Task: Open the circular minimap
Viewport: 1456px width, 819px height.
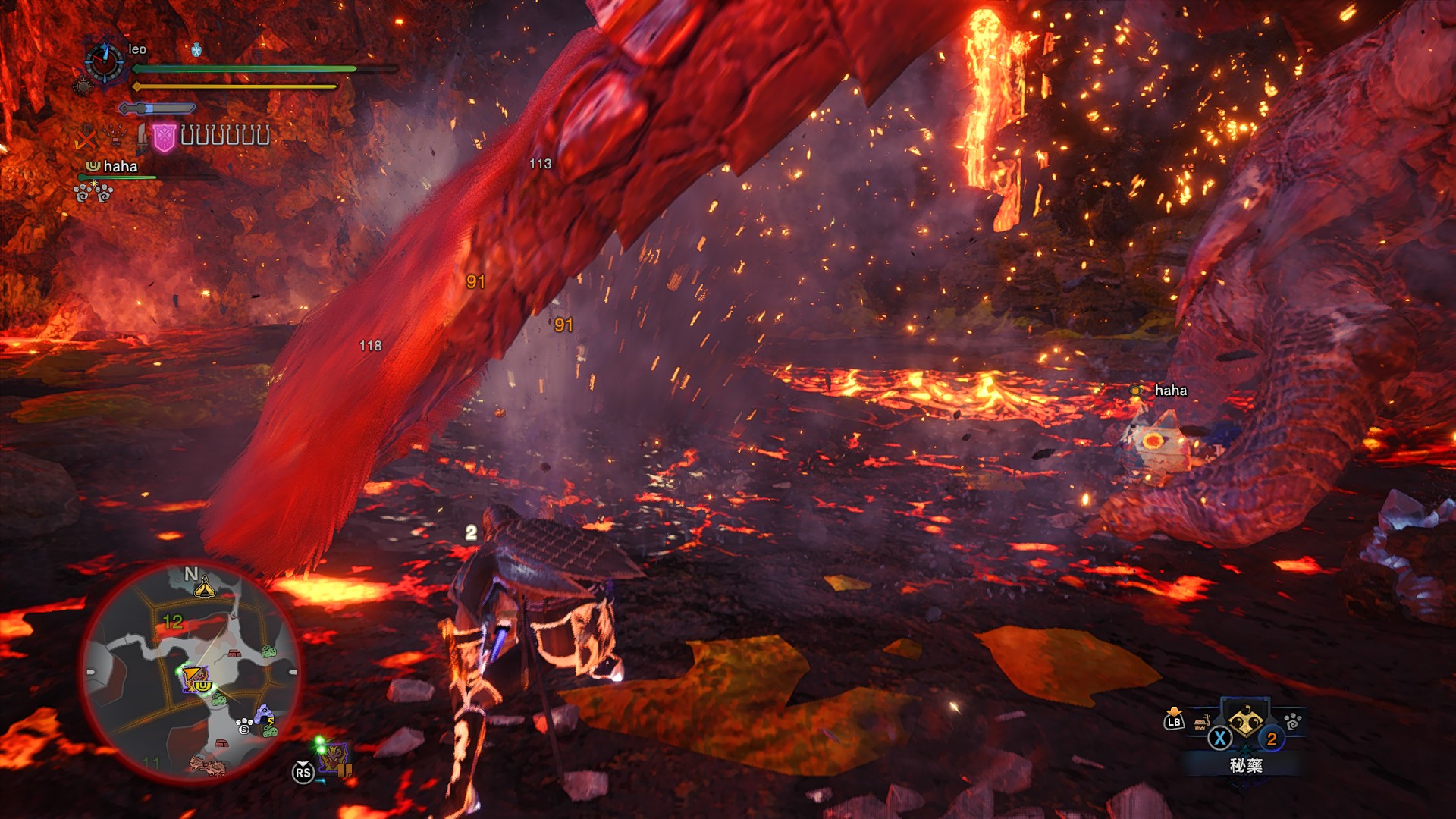Action: [191, 671]
